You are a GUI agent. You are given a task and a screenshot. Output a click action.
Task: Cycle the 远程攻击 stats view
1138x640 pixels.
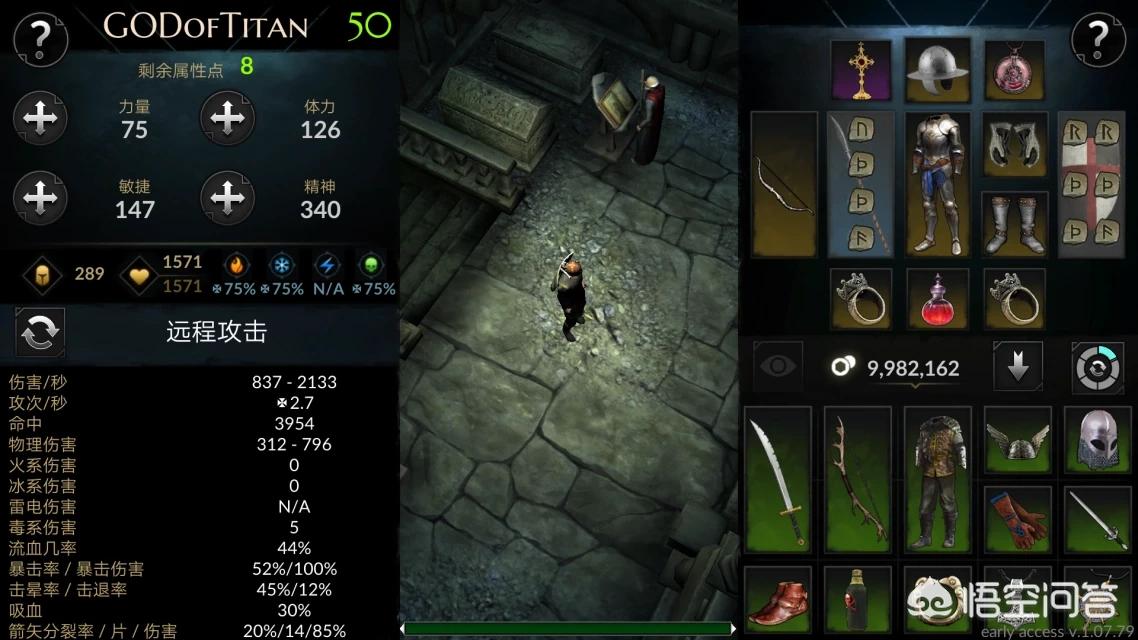40,332
